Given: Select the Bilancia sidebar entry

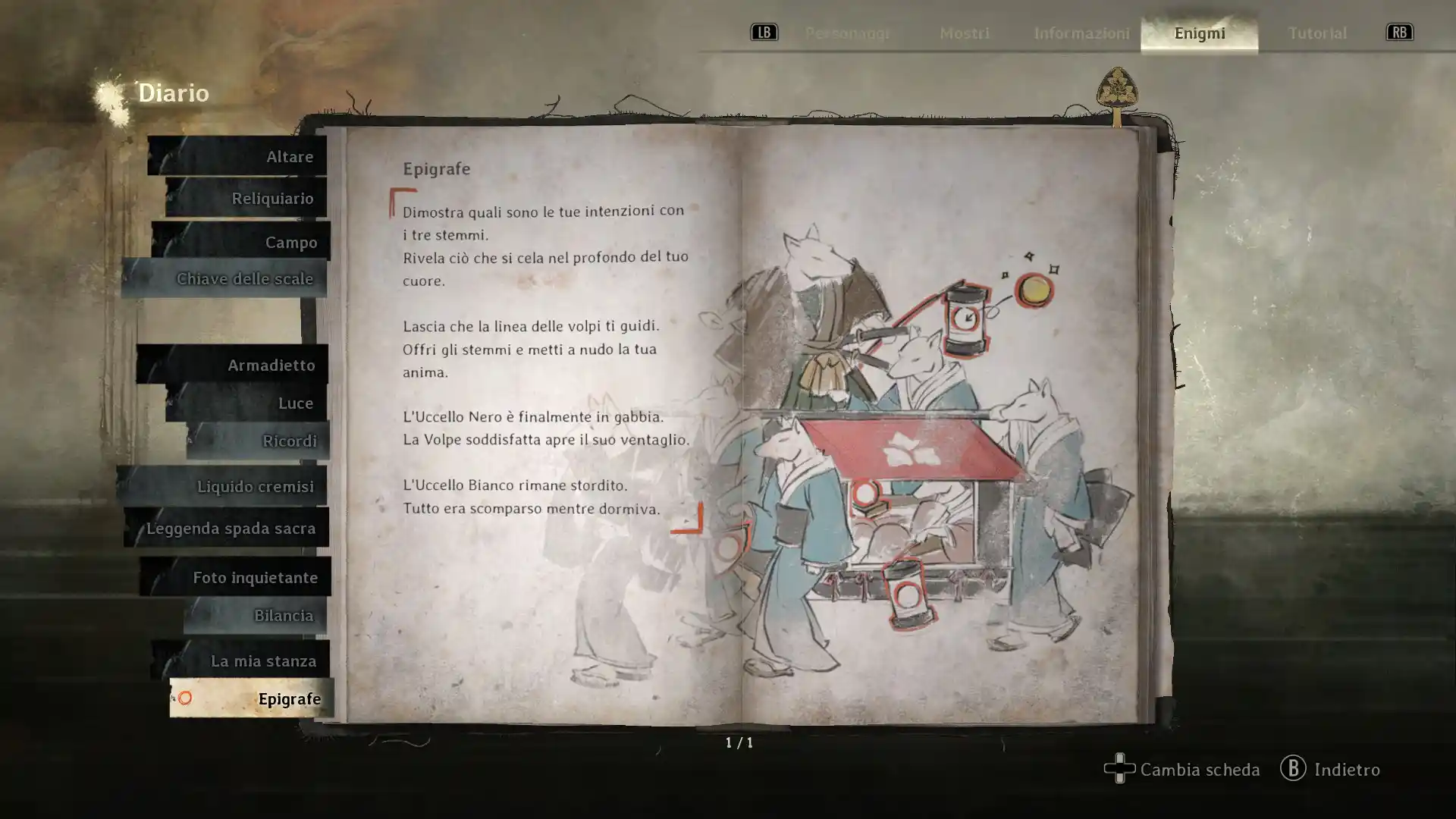Looking at the screenshot, I should click(284, 616).
